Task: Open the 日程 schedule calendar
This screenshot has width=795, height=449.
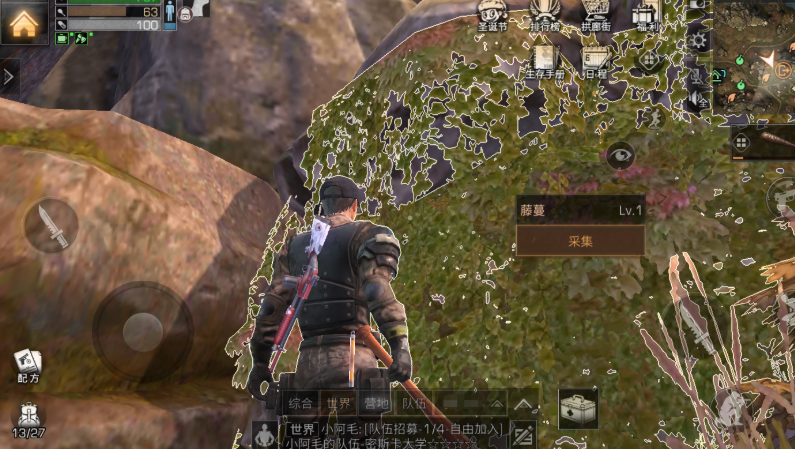Action: [x=596, y=63]
